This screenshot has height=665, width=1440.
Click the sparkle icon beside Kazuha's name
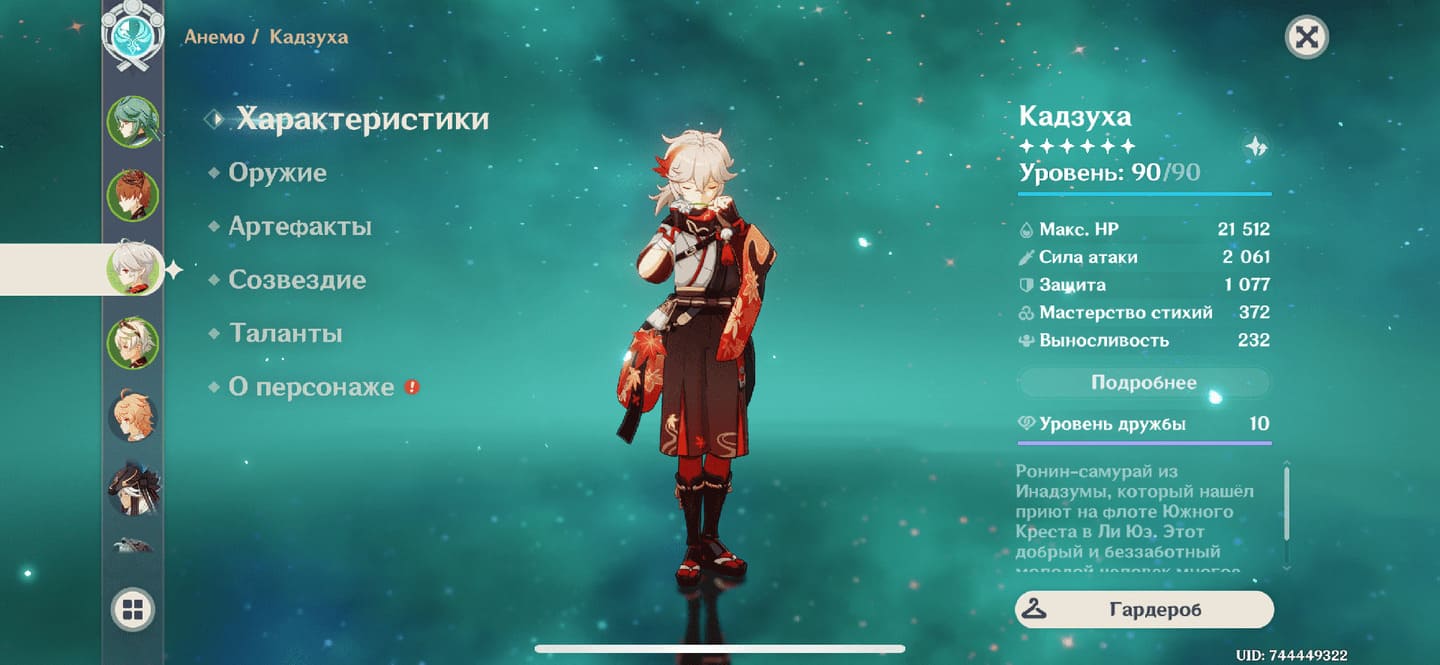pyautogui.click(x=1256, y=147)
